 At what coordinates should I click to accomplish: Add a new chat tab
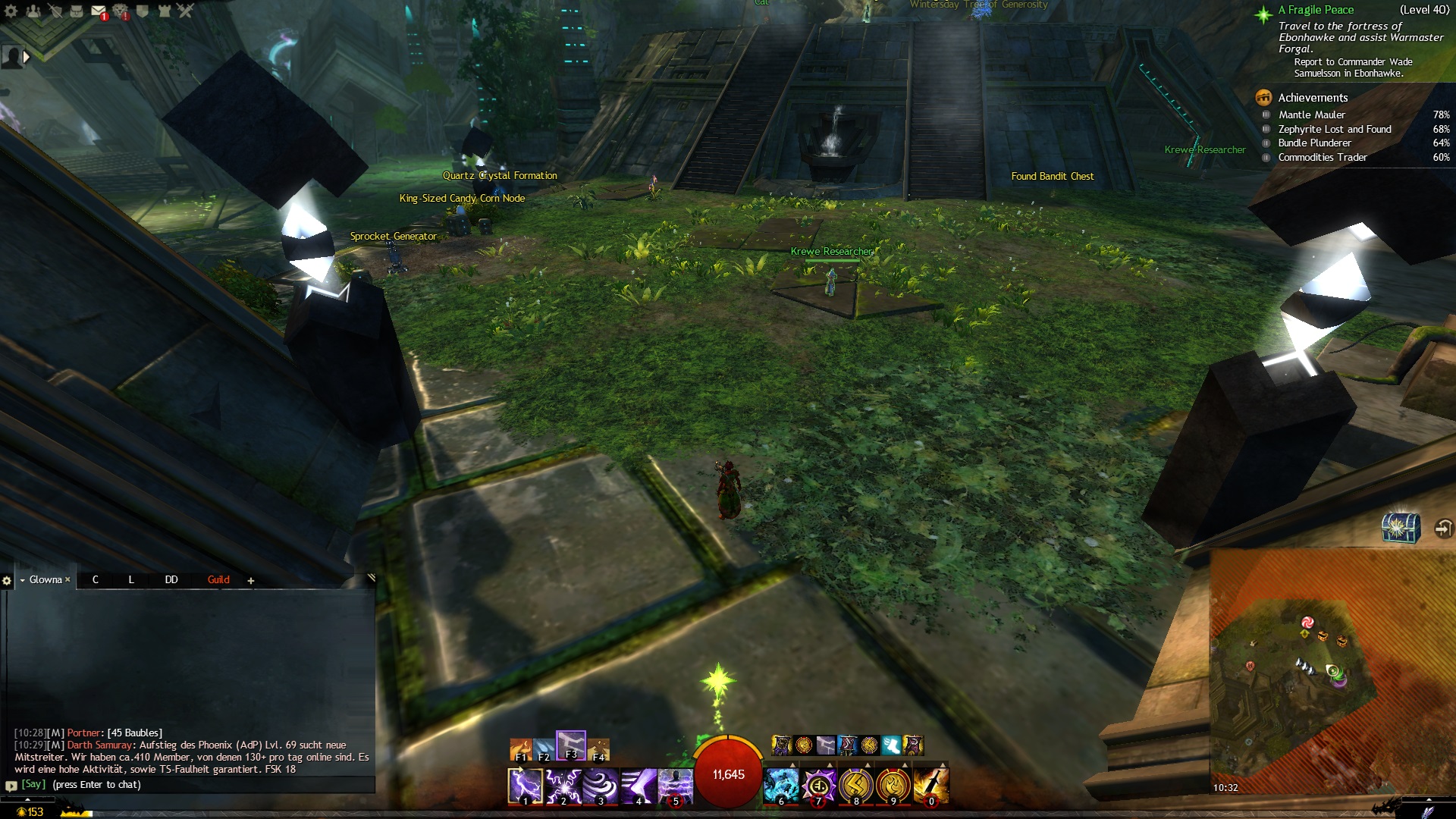pos(251,581)
